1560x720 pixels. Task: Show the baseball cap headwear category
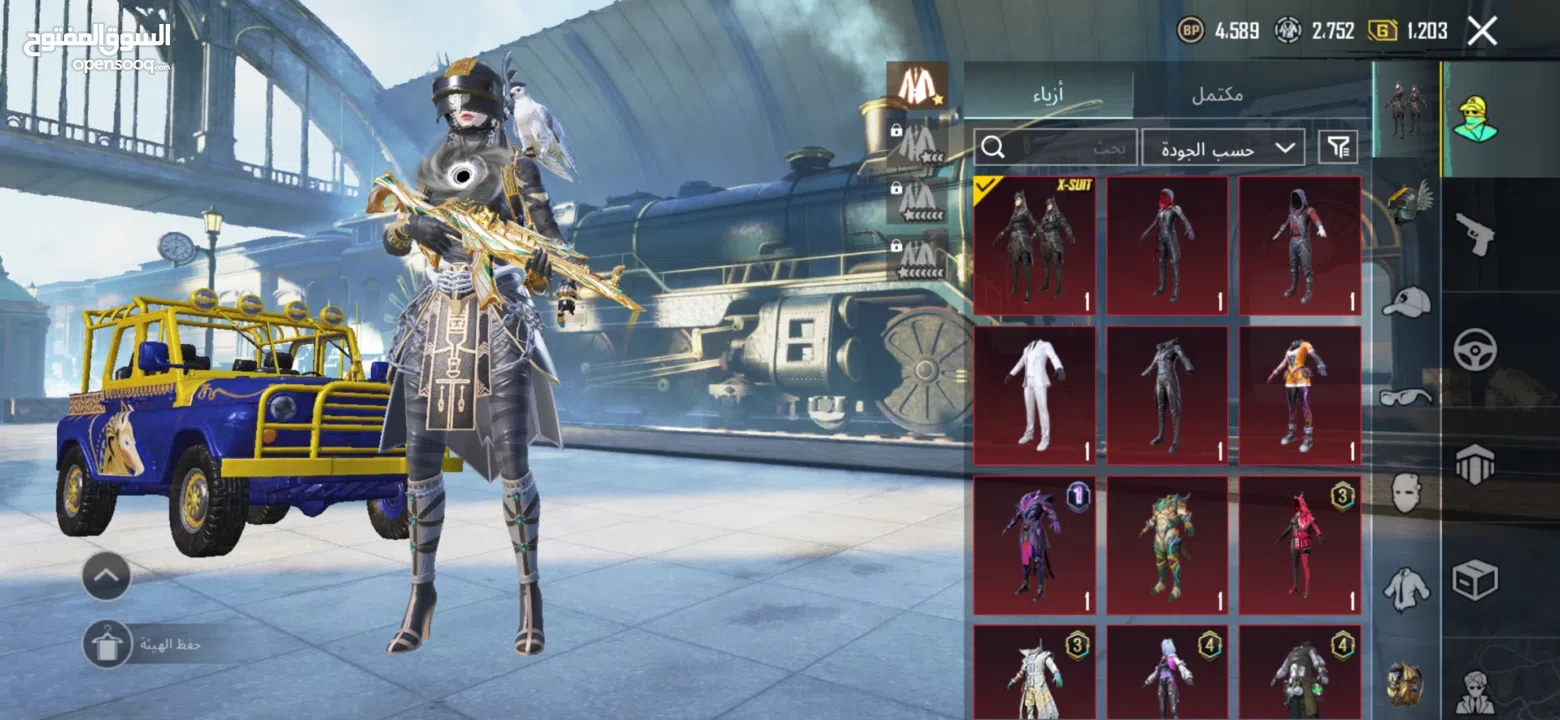click(x=1406, y=301)
